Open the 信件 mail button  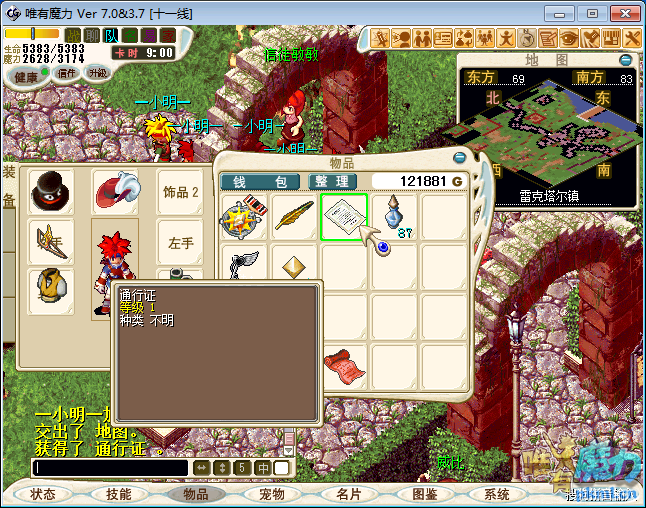67,73
